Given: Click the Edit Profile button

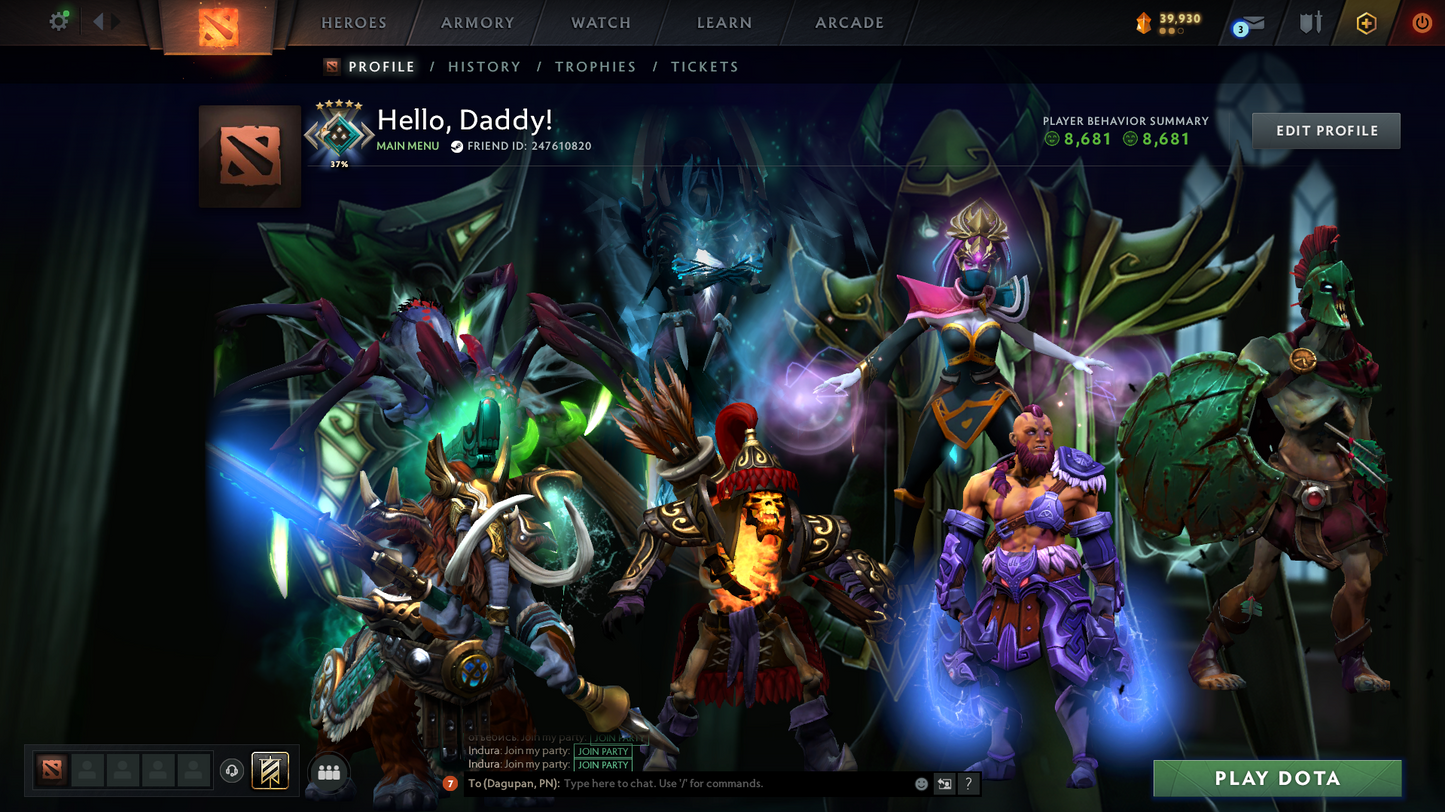Looking at the screenshot, I should (1326, 131).
